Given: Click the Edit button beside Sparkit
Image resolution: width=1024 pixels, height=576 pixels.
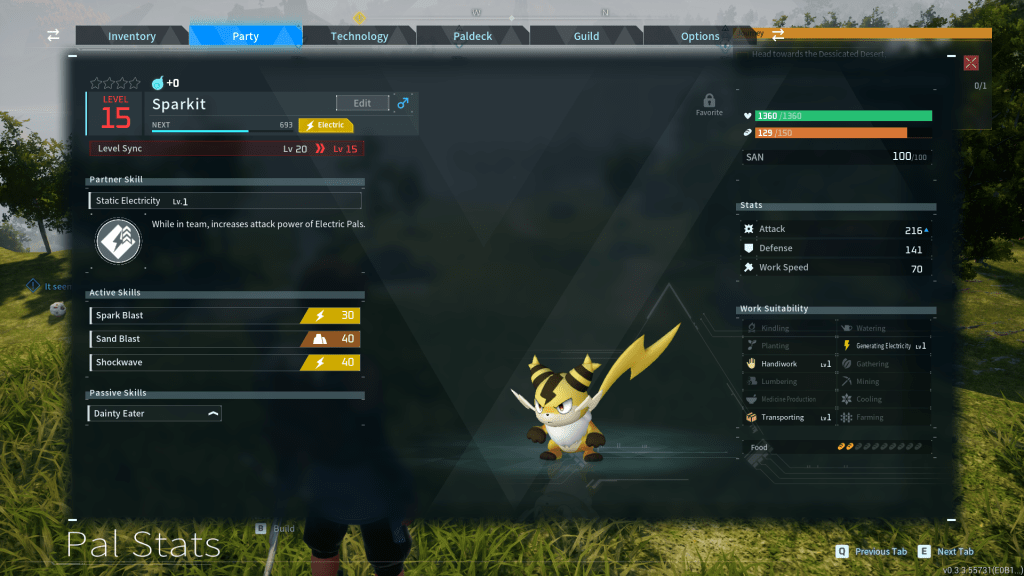Looking at the screenshot, I should (362, 103).
